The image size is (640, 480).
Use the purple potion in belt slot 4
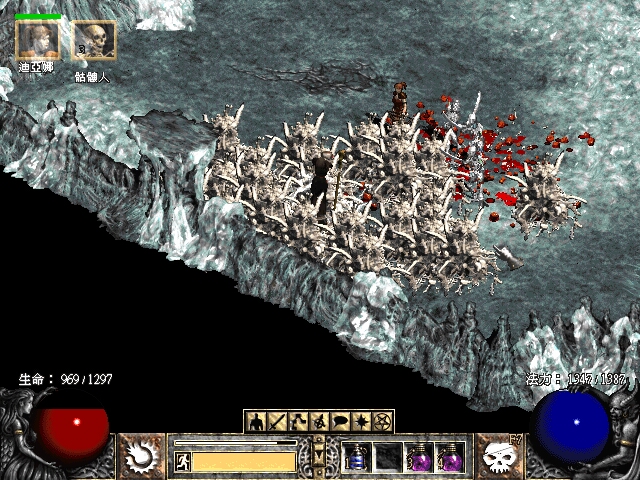pyautogui.click(x=451, y=457)
